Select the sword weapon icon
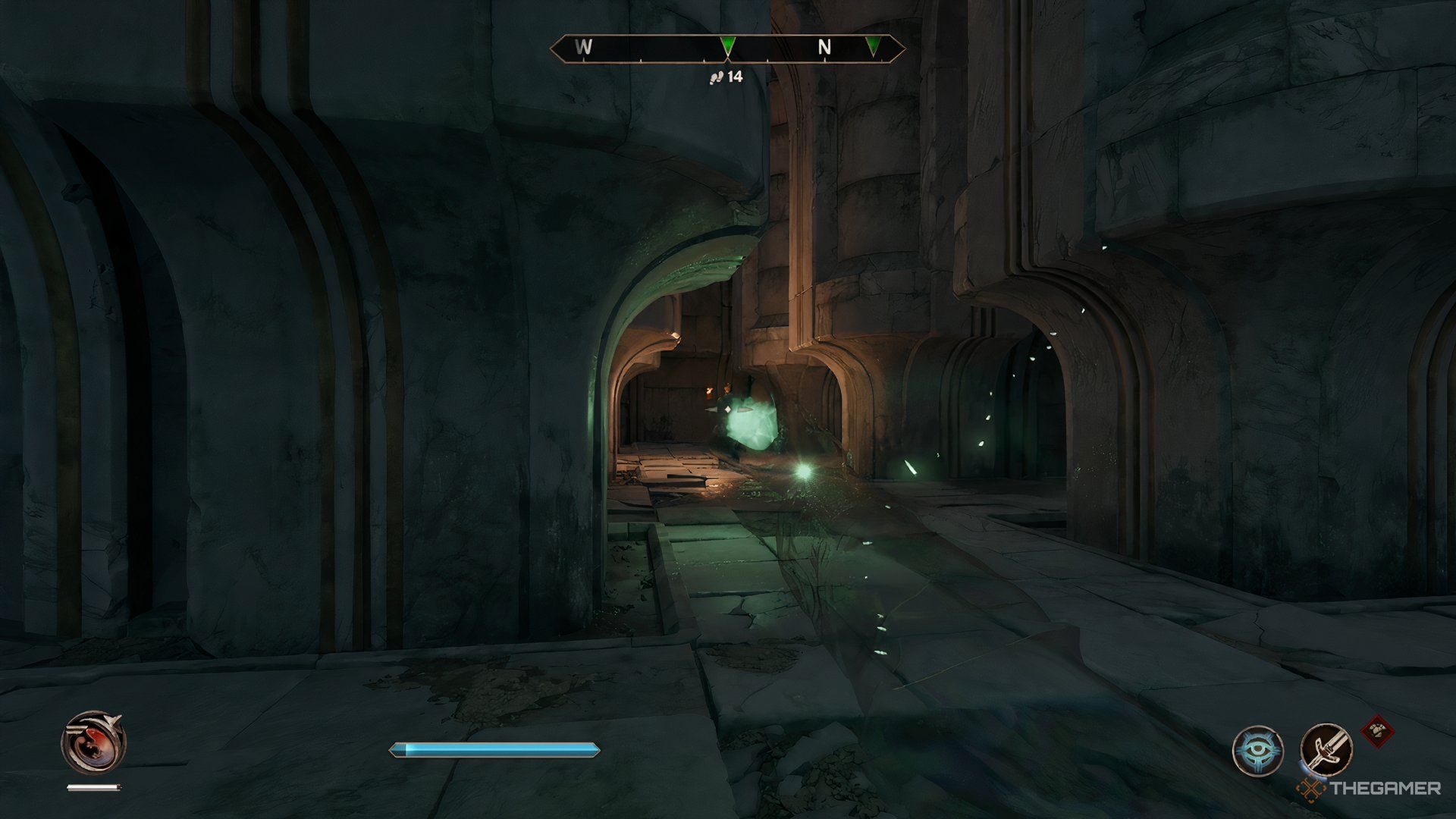1456x819 pixels. point(1326,749)
